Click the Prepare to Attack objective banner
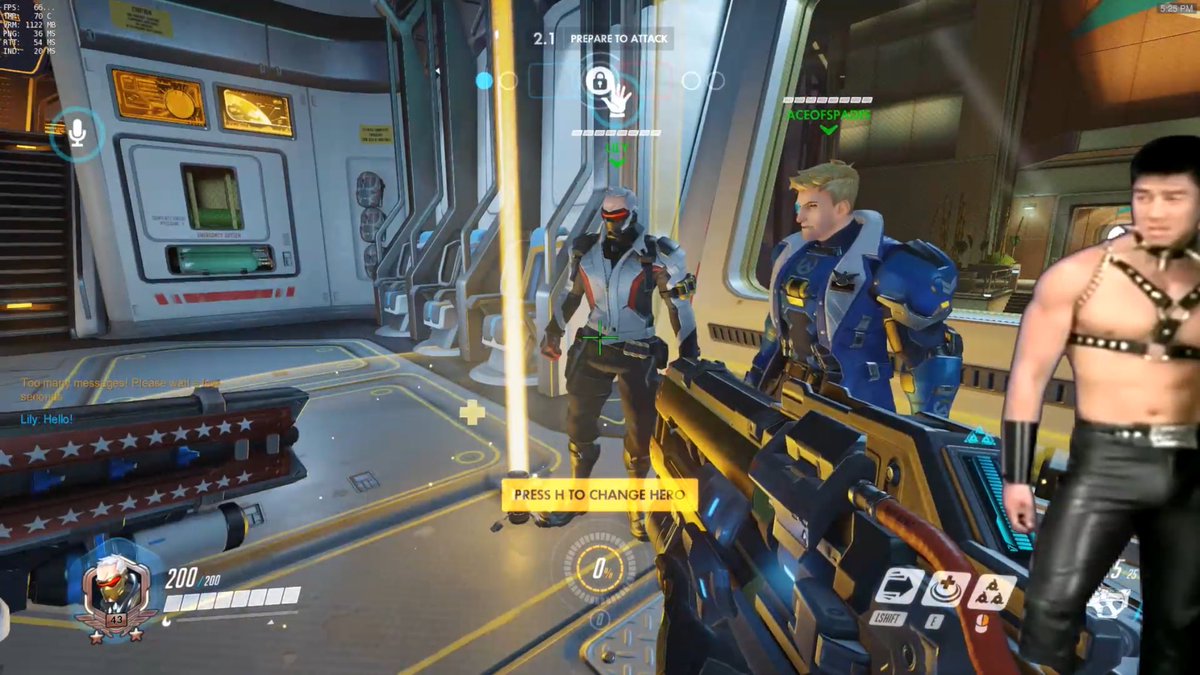 pyautogui.click(x=620, y=39)
